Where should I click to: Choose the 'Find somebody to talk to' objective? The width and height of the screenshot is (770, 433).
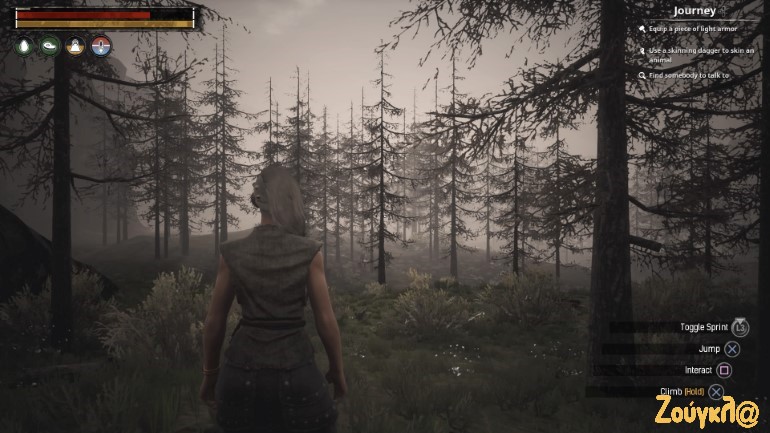click(688, 76)
